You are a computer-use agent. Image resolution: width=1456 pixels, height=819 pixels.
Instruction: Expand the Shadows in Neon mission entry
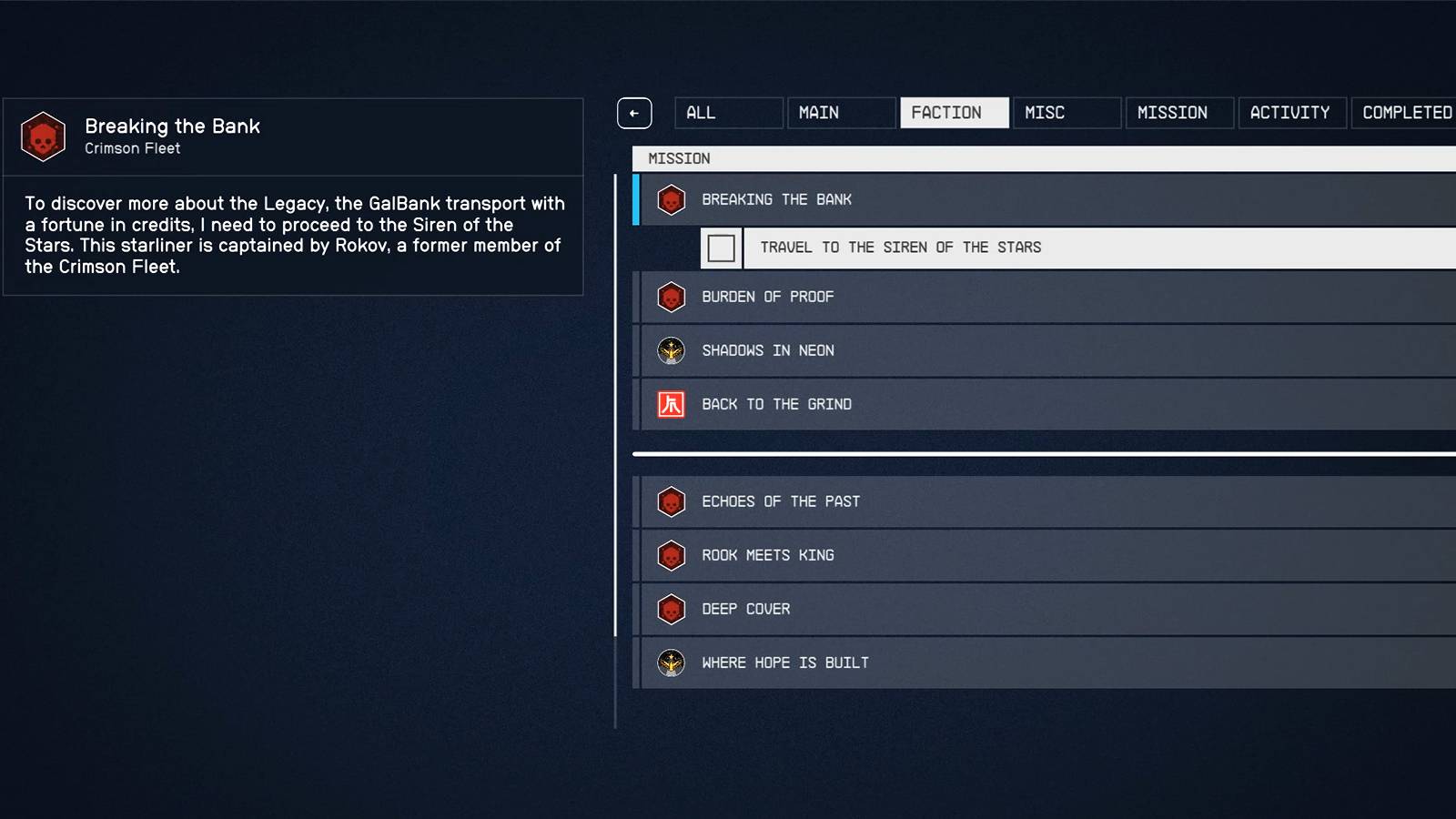coord(910,350)
